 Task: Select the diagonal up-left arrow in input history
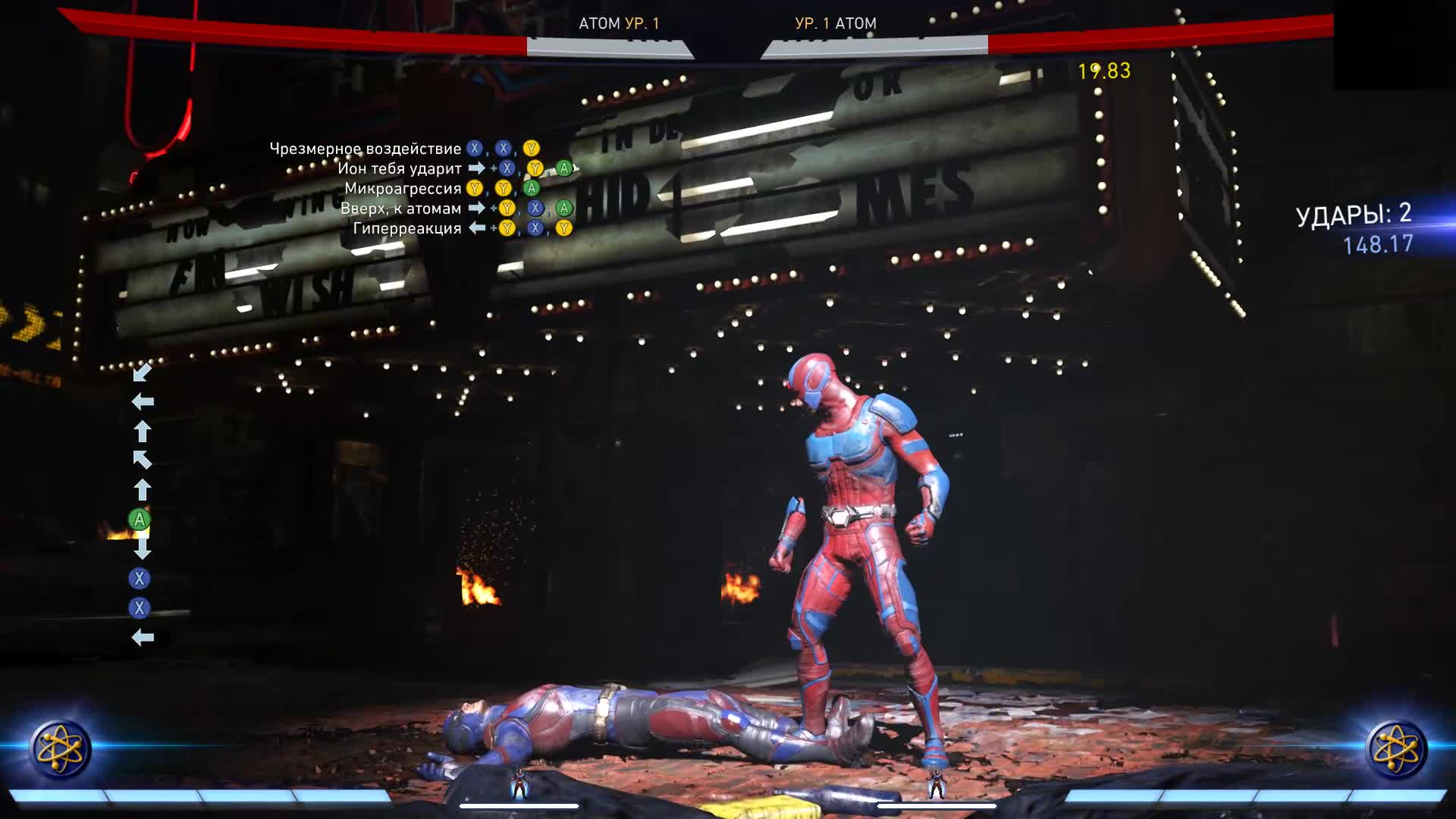[143, 460]
